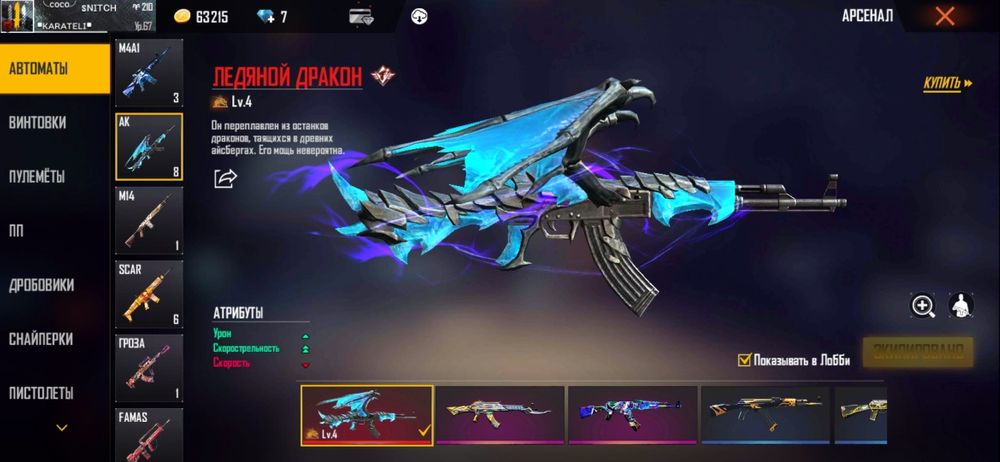Select the SCAR weapon tile
Image resolution: width=1000 pixels, height=462 pixels.
[x=149, y=294]
